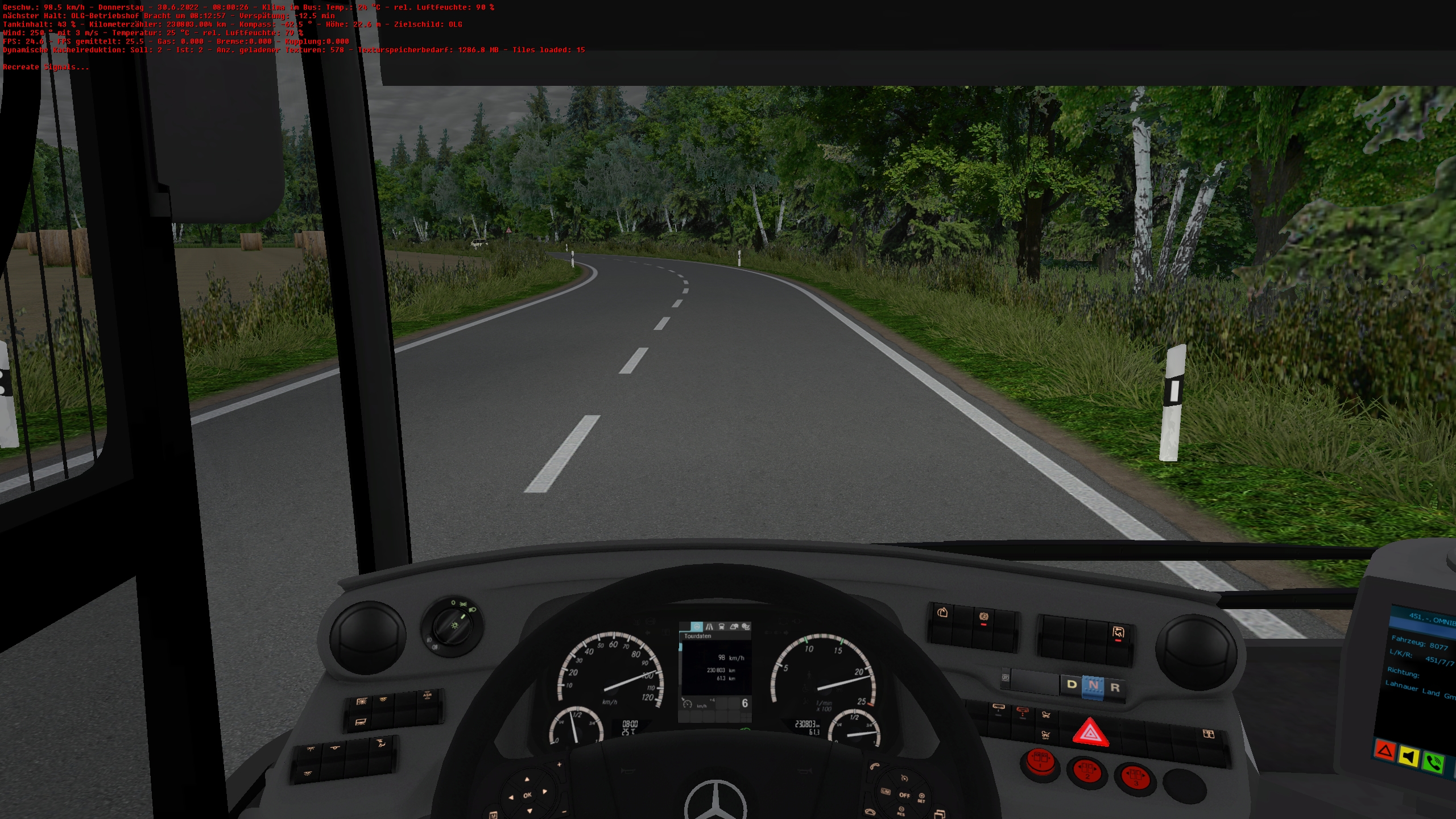1456x819 pixels.
Task: Toggle the parking brake indicator switch
Action: (983, 618)
